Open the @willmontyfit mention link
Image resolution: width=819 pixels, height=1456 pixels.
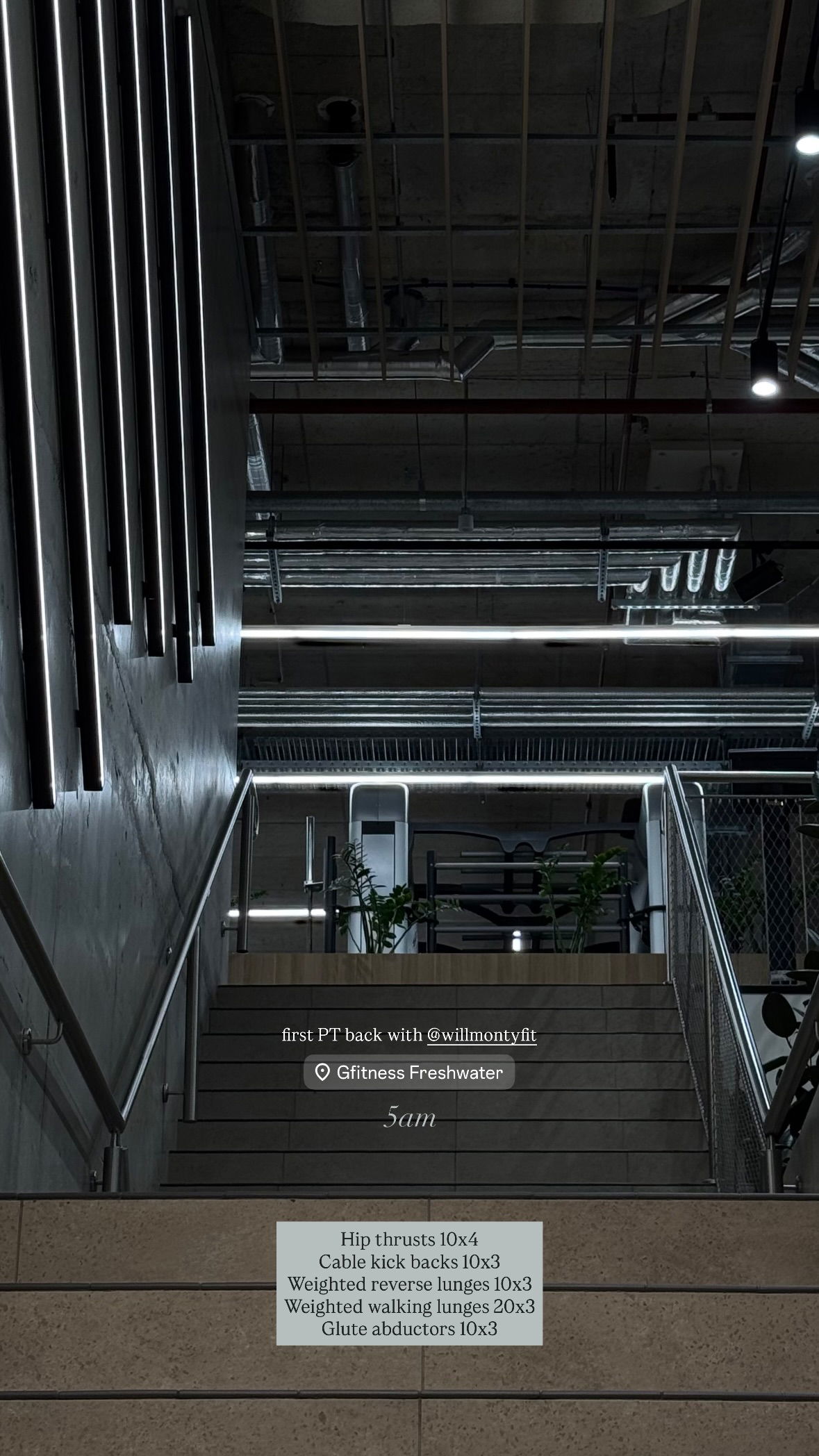coord(481,1035)
